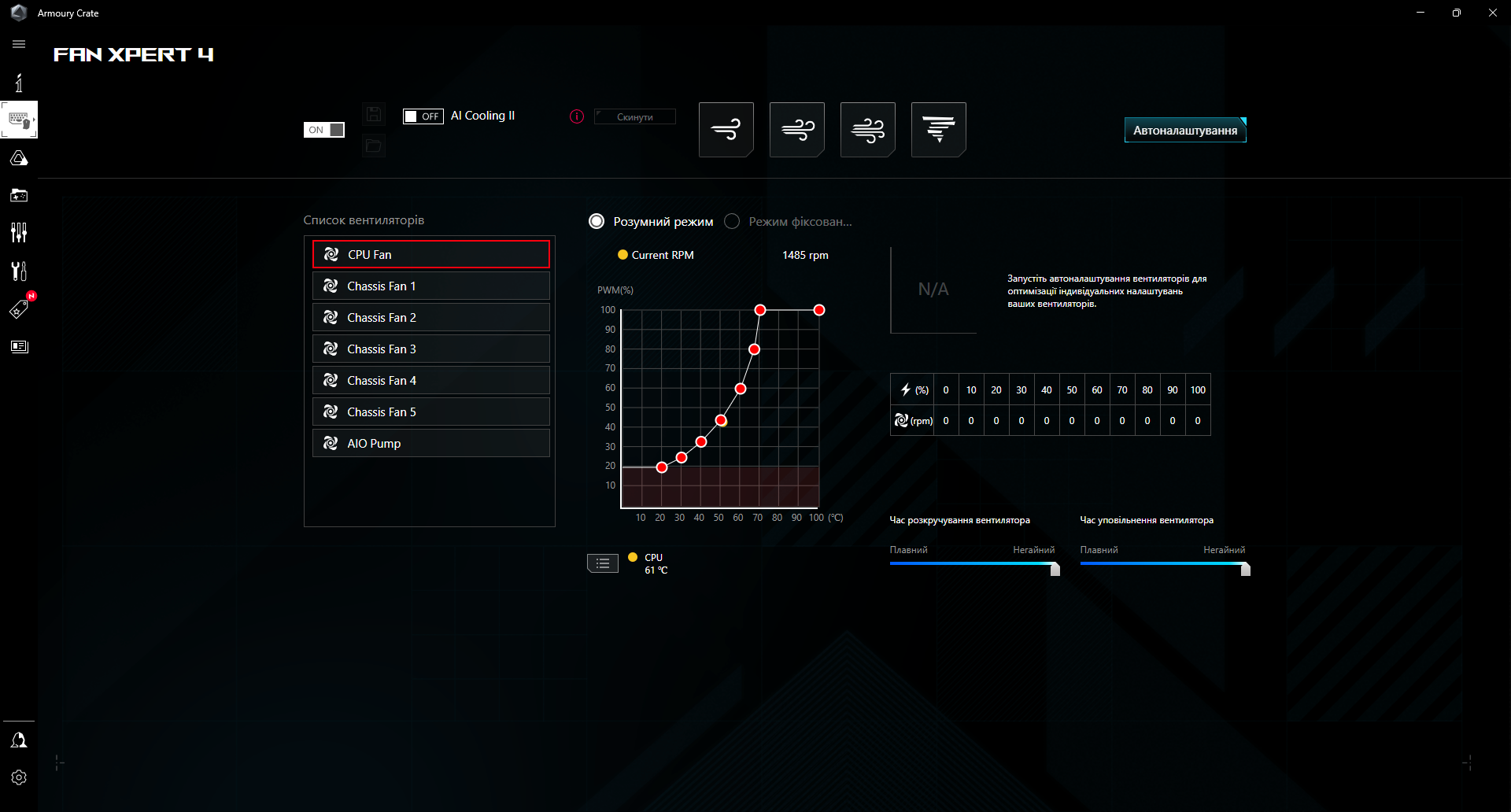
Task: Open a saved fan profile
Action: (x=374, y=146)
